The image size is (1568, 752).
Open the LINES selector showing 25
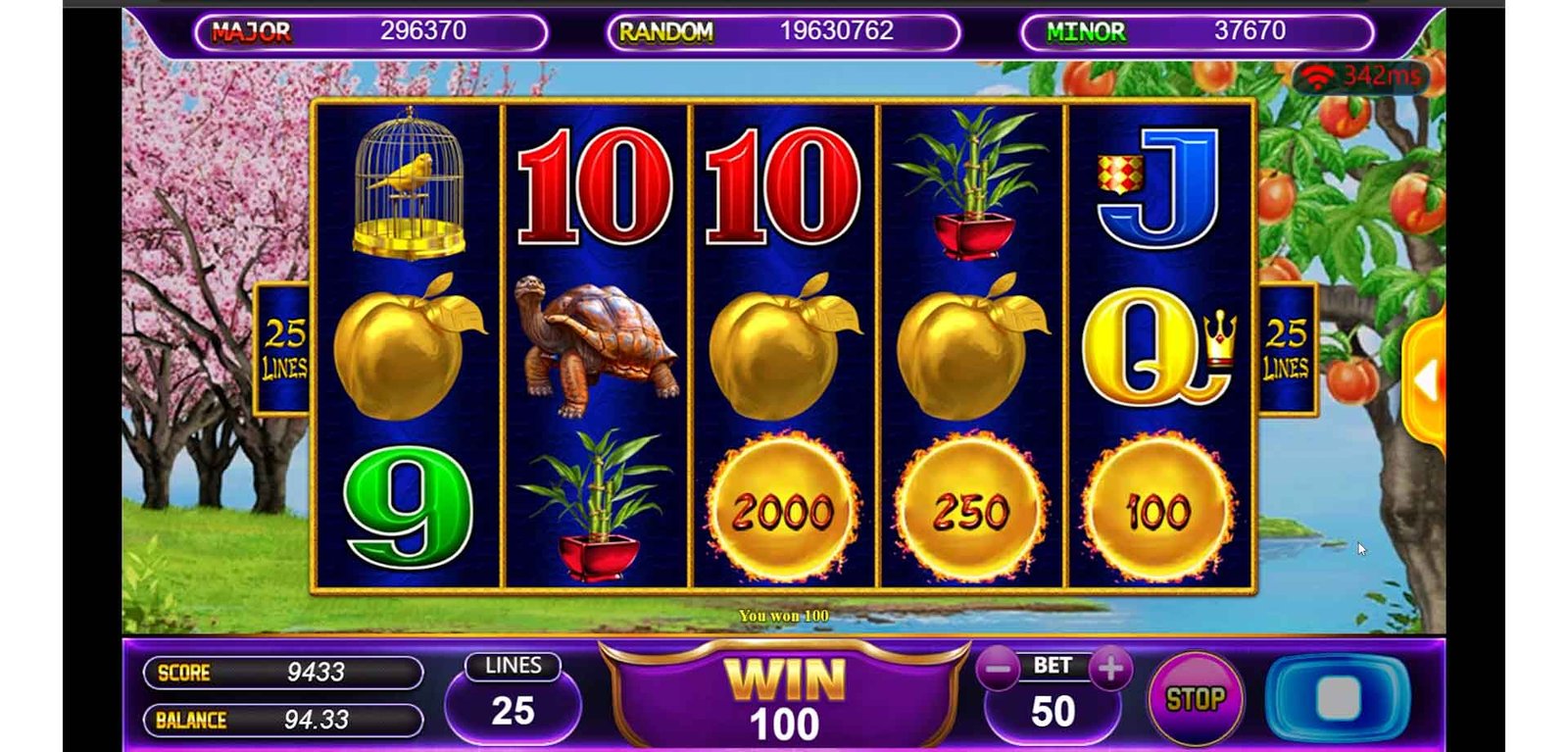513,699
